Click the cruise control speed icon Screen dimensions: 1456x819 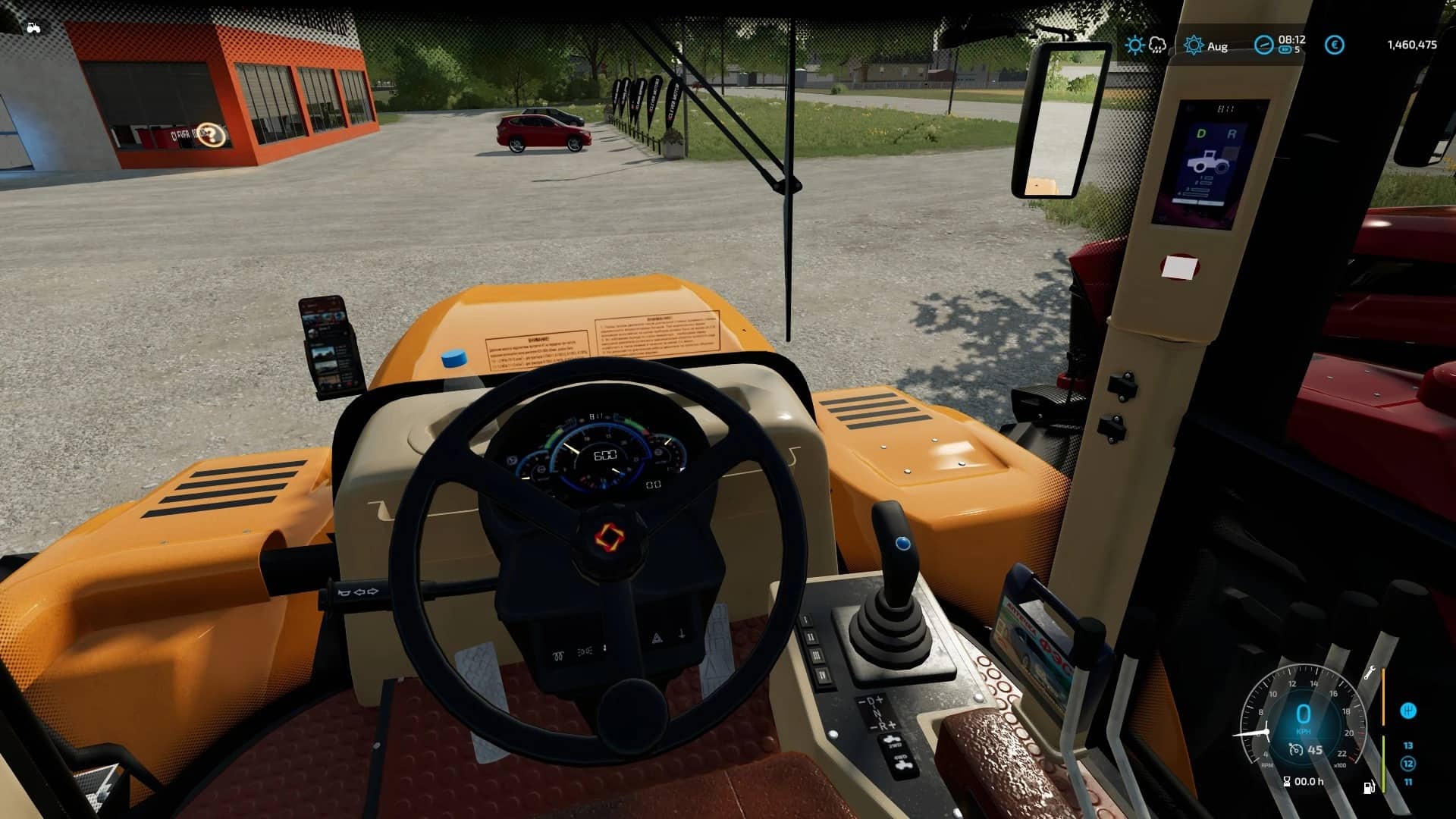pos(1296,750)
